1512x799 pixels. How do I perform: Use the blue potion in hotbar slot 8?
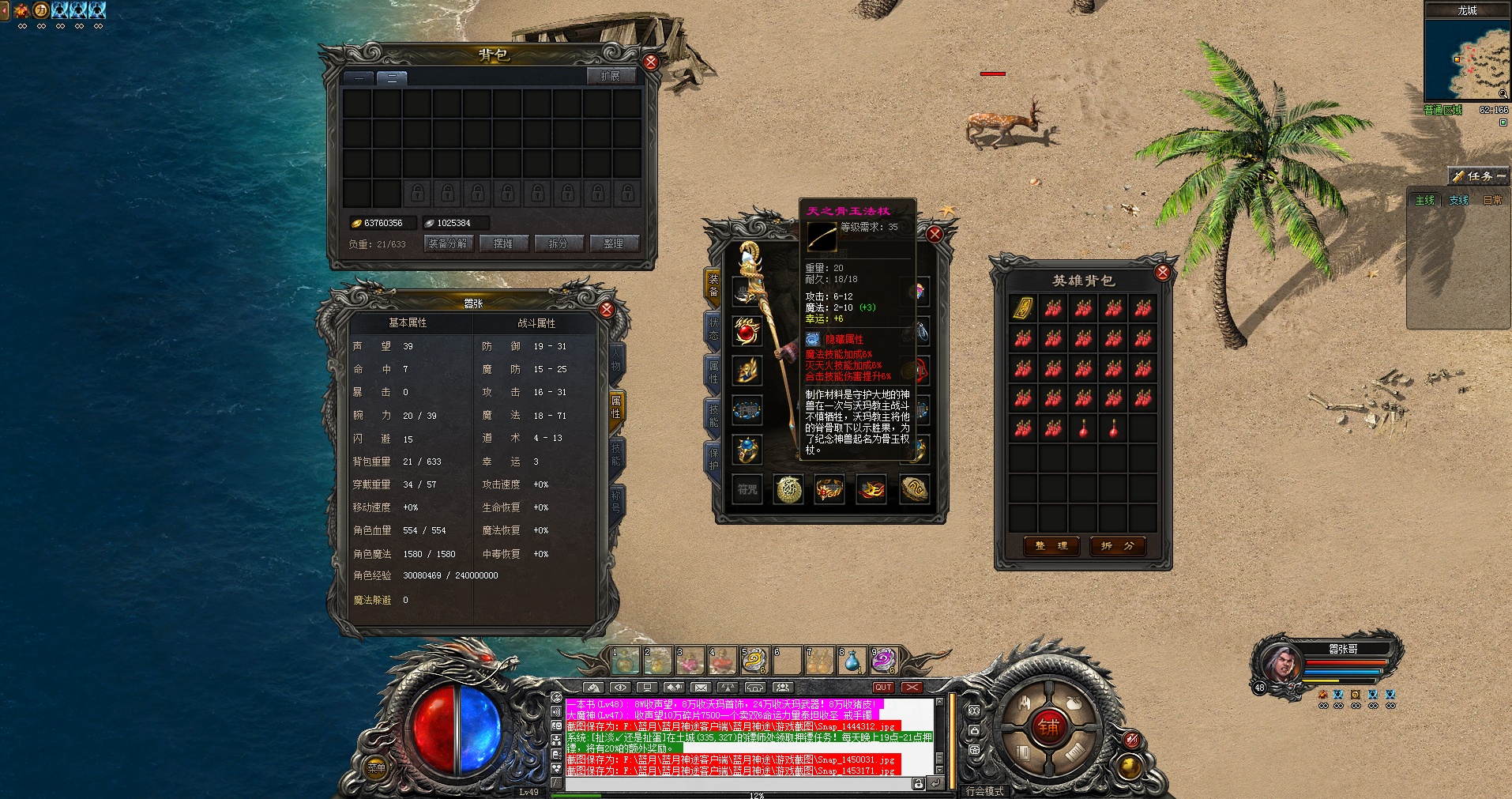click(852, 660)
